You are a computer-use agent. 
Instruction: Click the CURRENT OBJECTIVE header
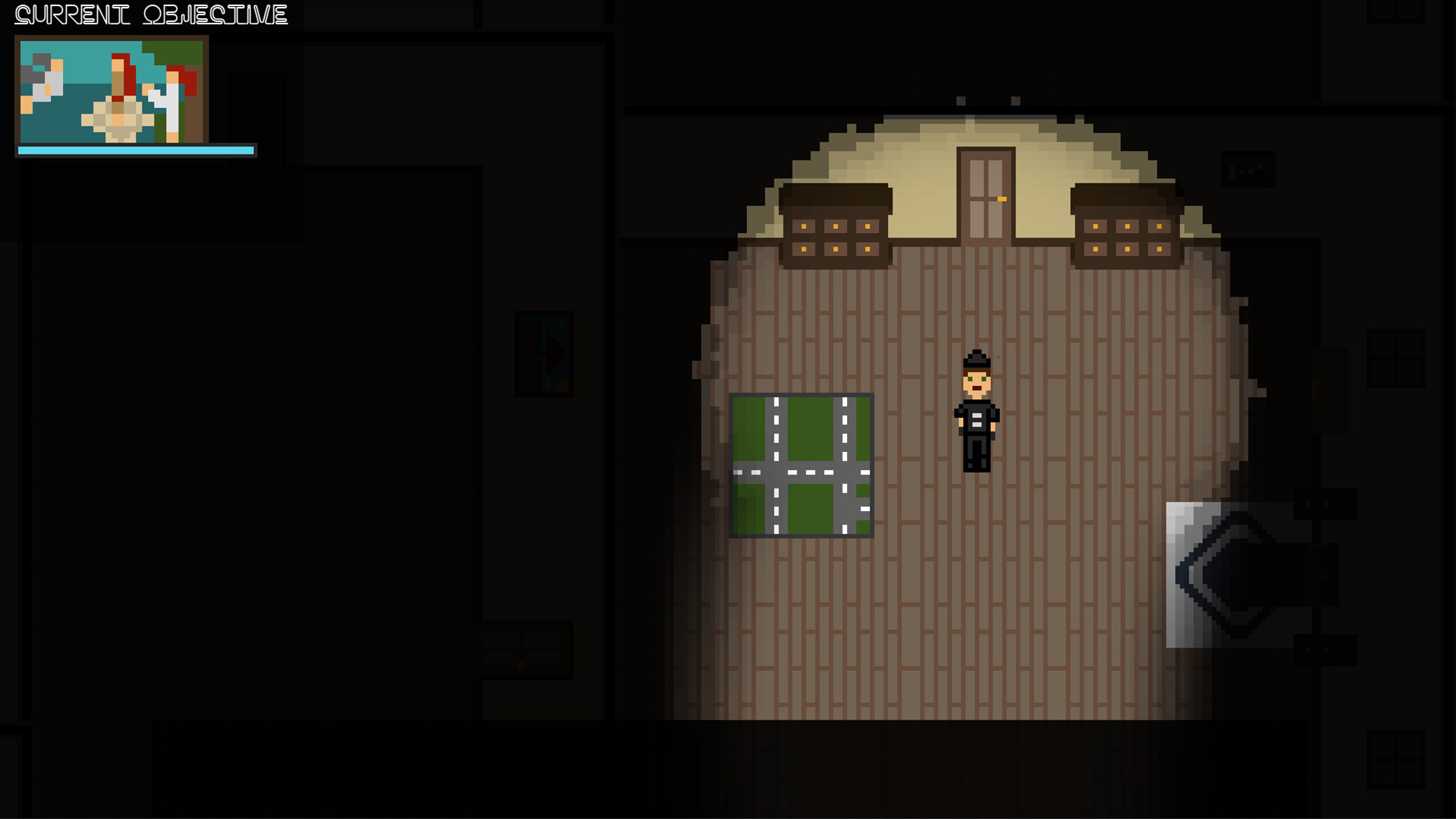150,14
